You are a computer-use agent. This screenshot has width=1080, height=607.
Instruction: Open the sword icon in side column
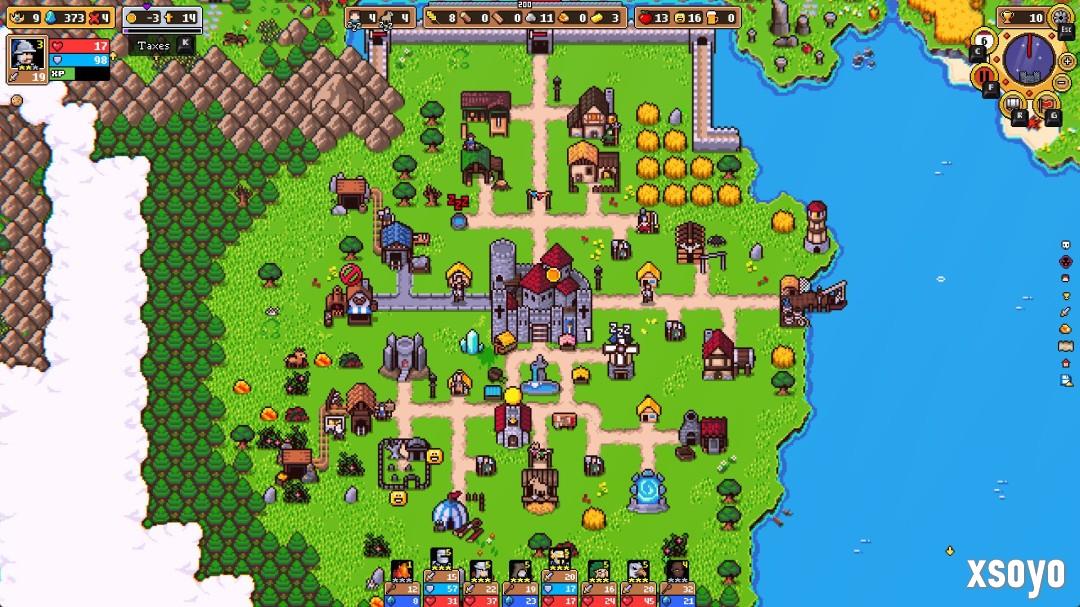(1065, 312)
